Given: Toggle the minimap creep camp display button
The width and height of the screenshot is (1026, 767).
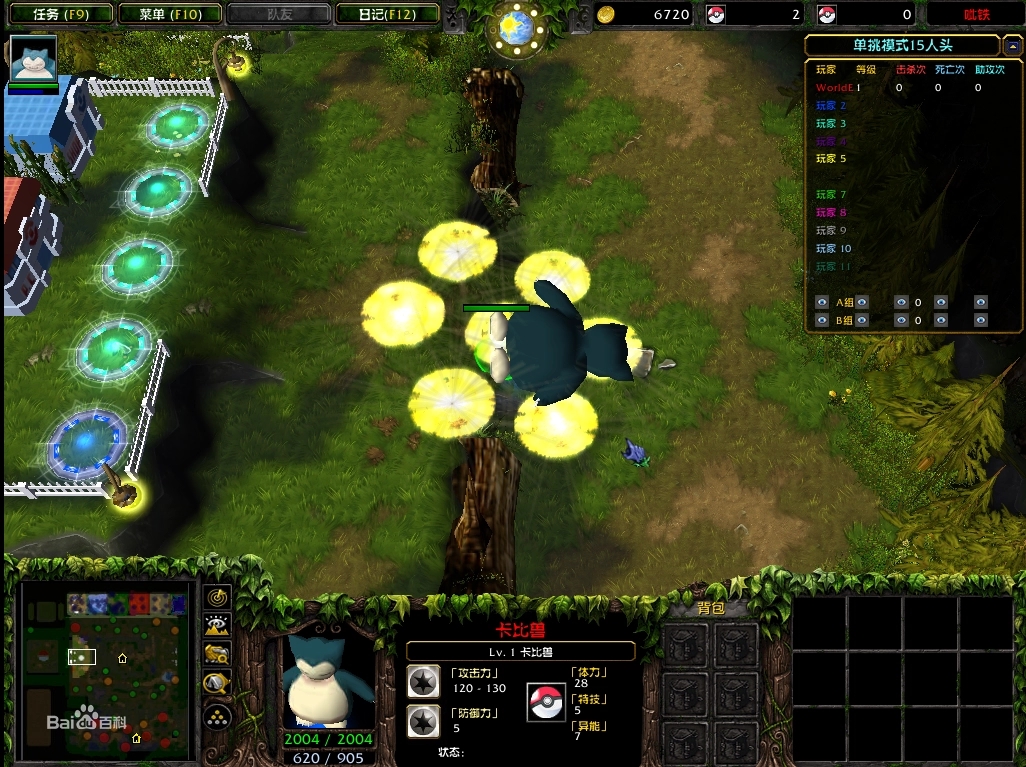Looking at the screenshot, I should pos(217,684).
